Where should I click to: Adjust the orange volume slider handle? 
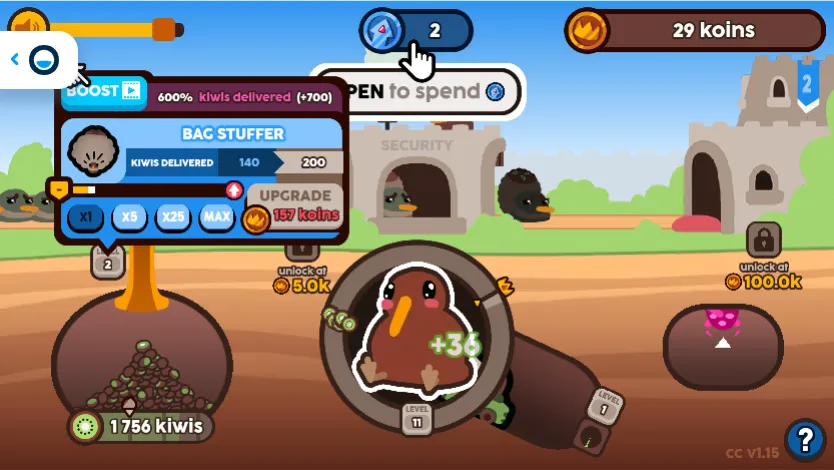[165, 29]
